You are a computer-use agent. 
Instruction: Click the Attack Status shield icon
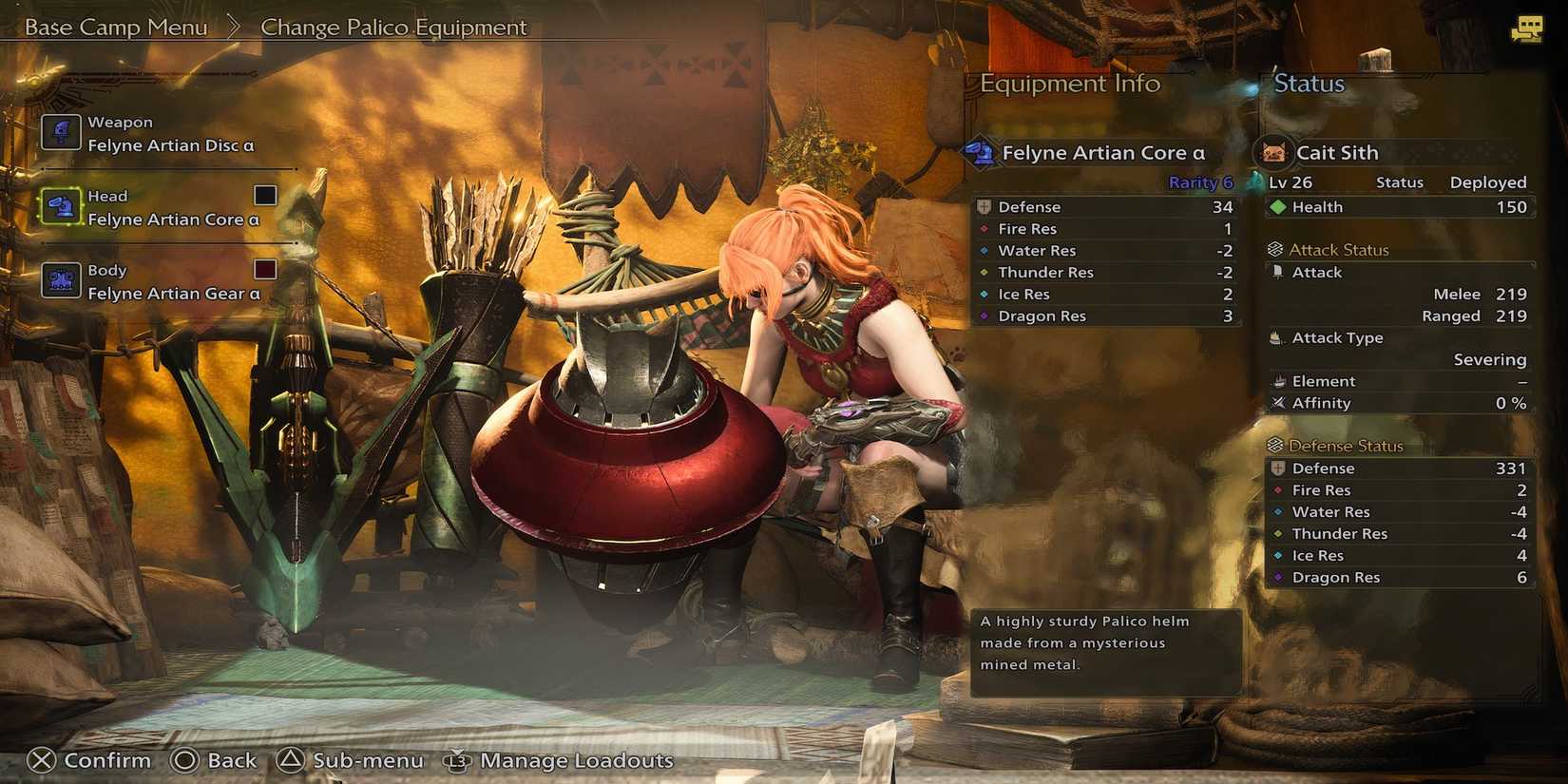click(x=1273, y=249)
